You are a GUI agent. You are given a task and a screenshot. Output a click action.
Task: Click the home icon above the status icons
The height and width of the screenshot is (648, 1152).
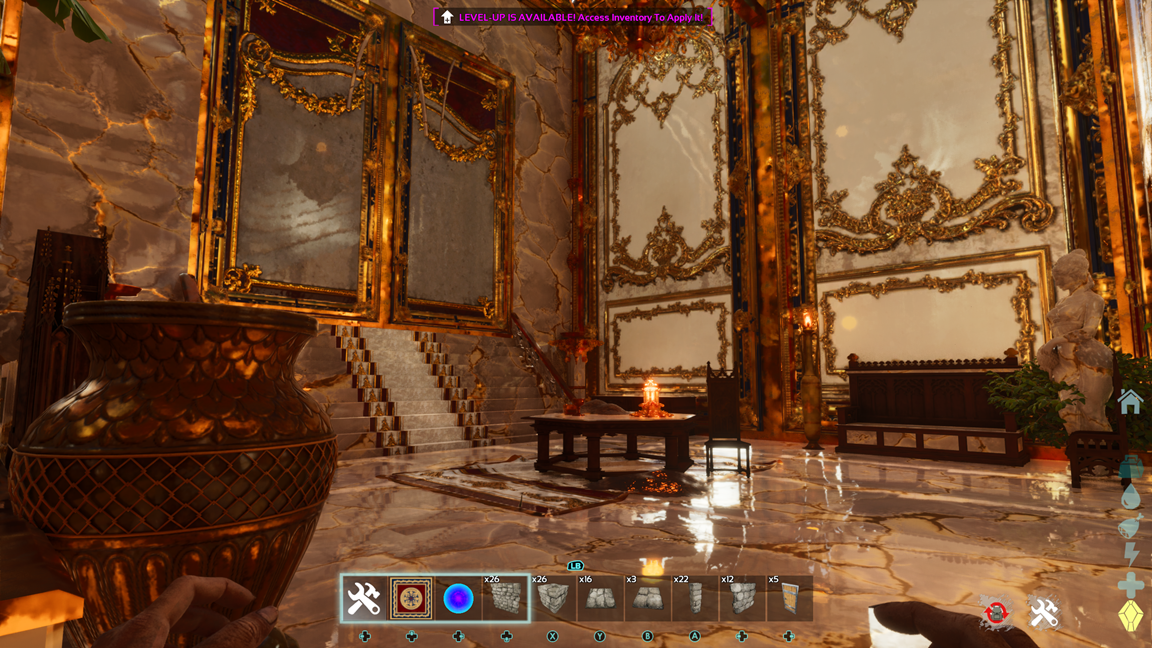coord(1130,402)
